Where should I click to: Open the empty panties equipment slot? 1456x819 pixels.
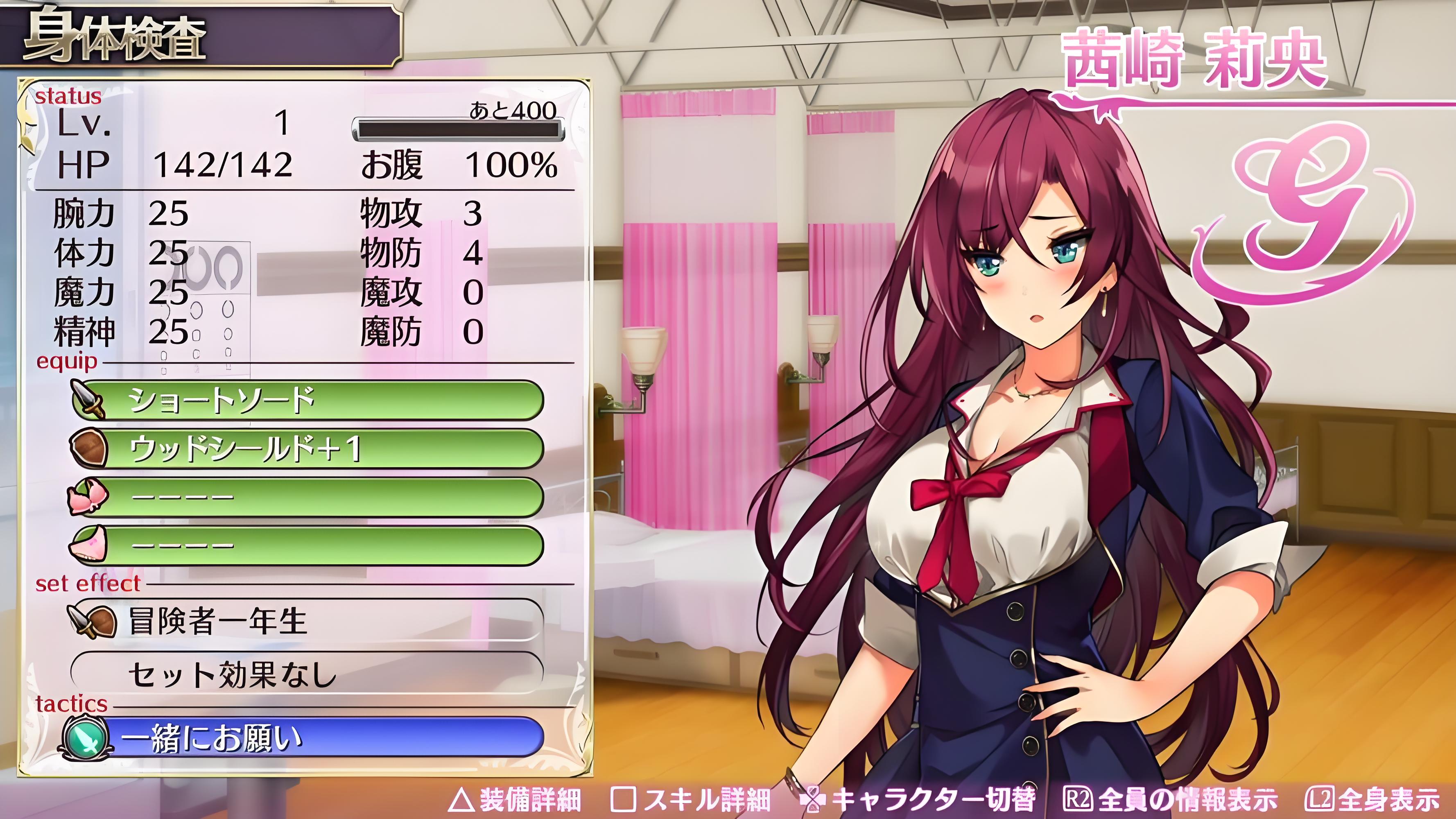click(308, 545)
